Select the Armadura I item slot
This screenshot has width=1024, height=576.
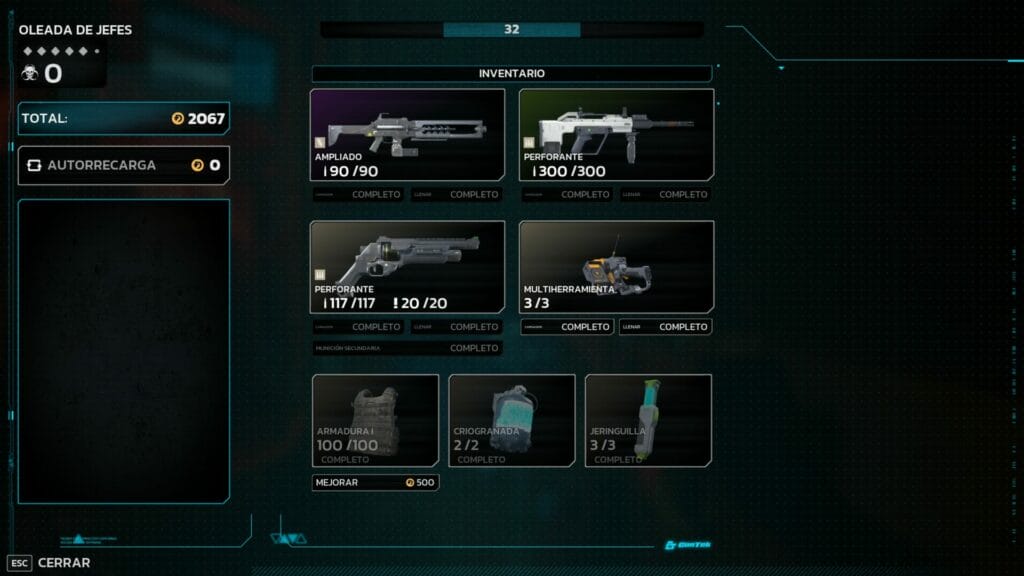click(375, 420)
